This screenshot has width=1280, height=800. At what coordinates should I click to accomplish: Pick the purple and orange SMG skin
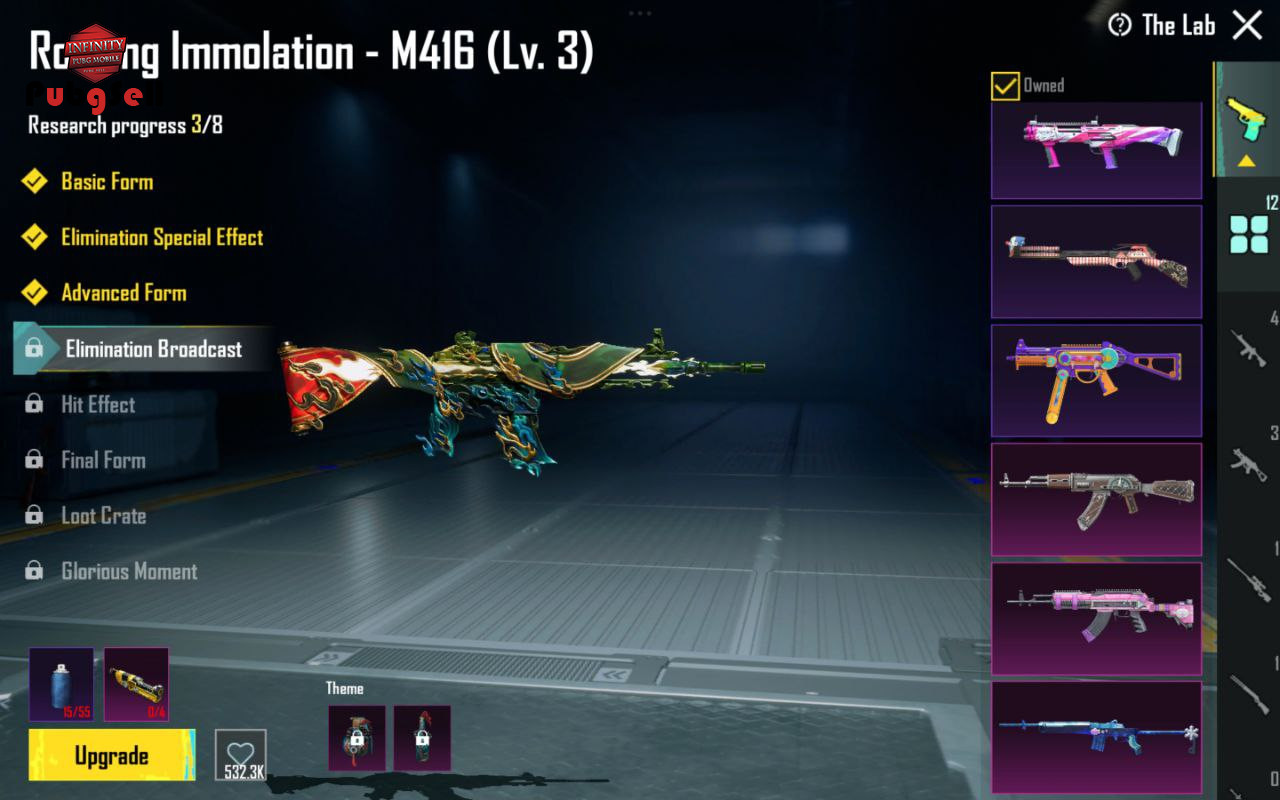1096,380
